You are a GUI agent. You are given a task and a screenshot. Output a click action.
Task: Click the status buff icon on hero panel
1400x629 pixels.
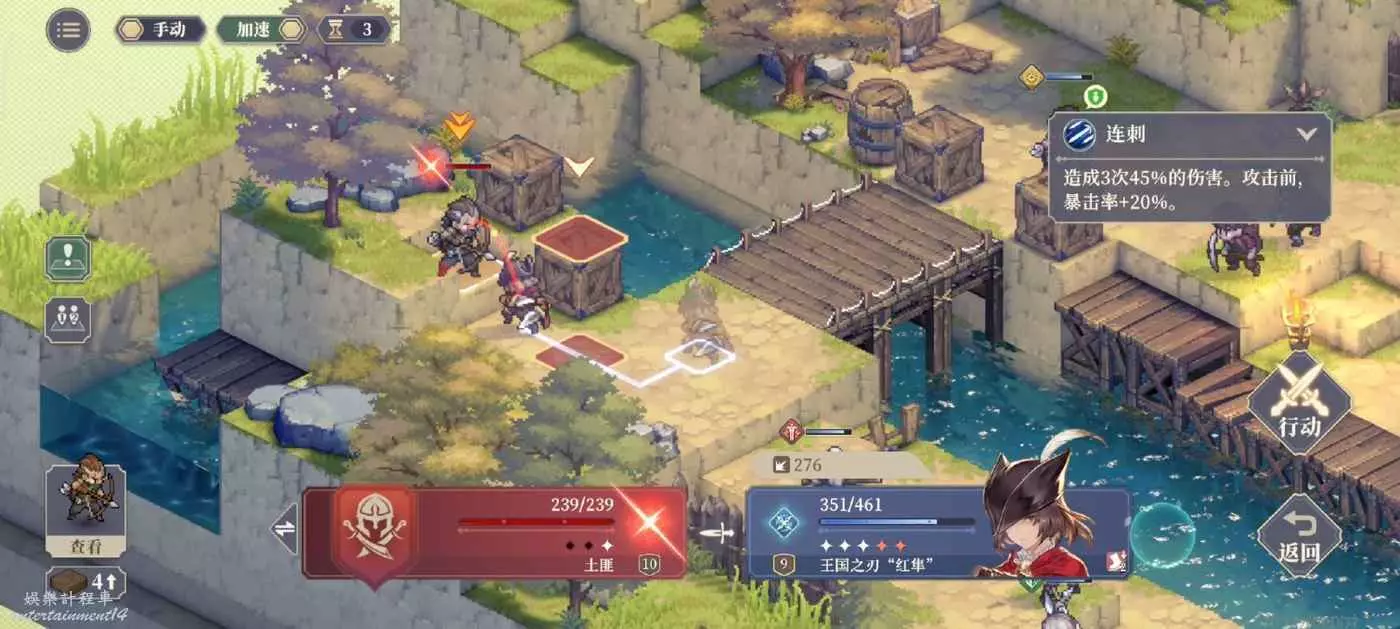click(1115, 566)
